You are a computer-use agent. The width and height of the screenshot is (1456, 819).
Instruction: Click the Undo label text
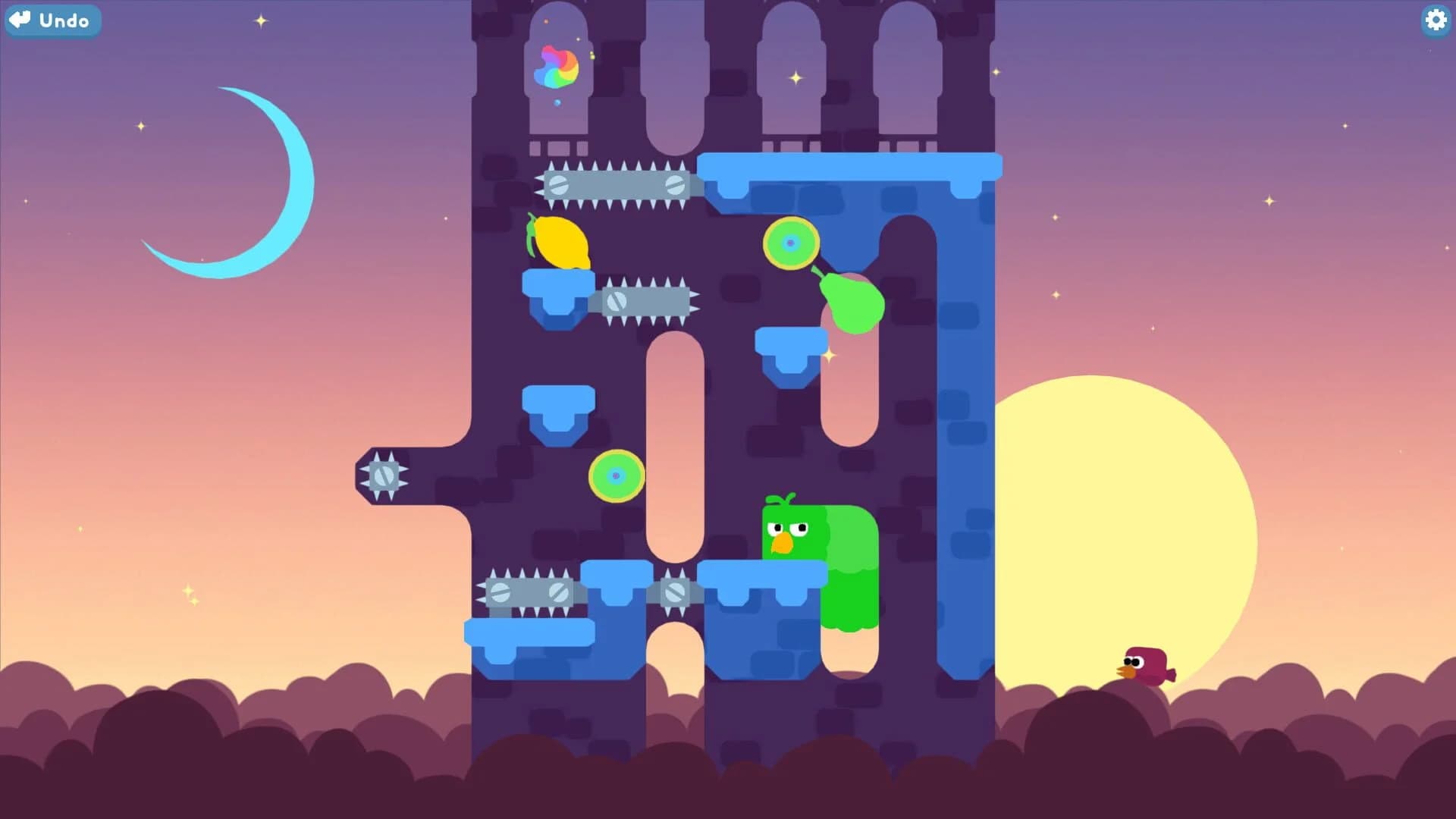point(64,20)
